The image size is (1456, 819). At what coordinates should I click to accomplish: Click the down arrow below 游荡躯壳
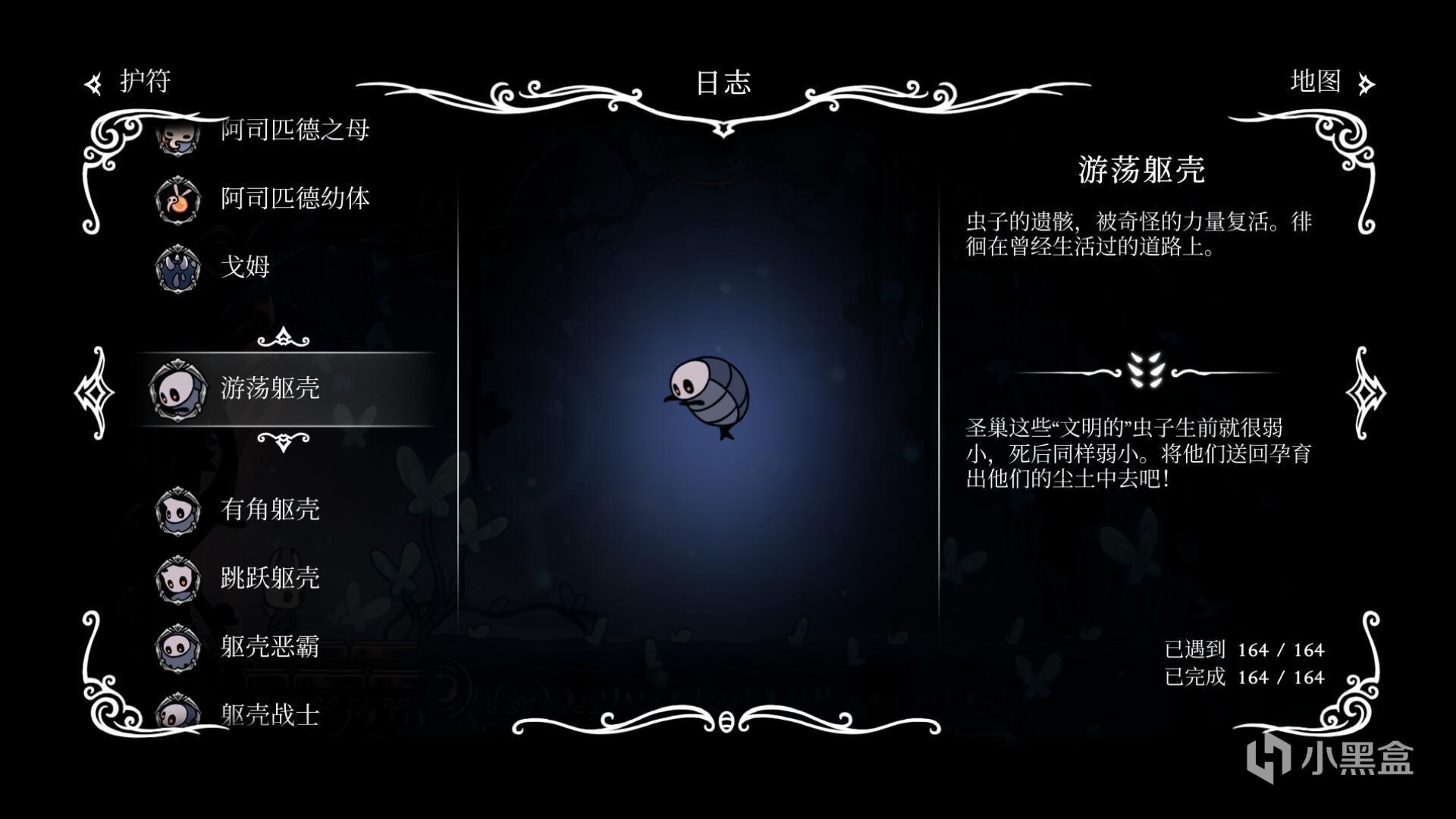pos(284,441)
